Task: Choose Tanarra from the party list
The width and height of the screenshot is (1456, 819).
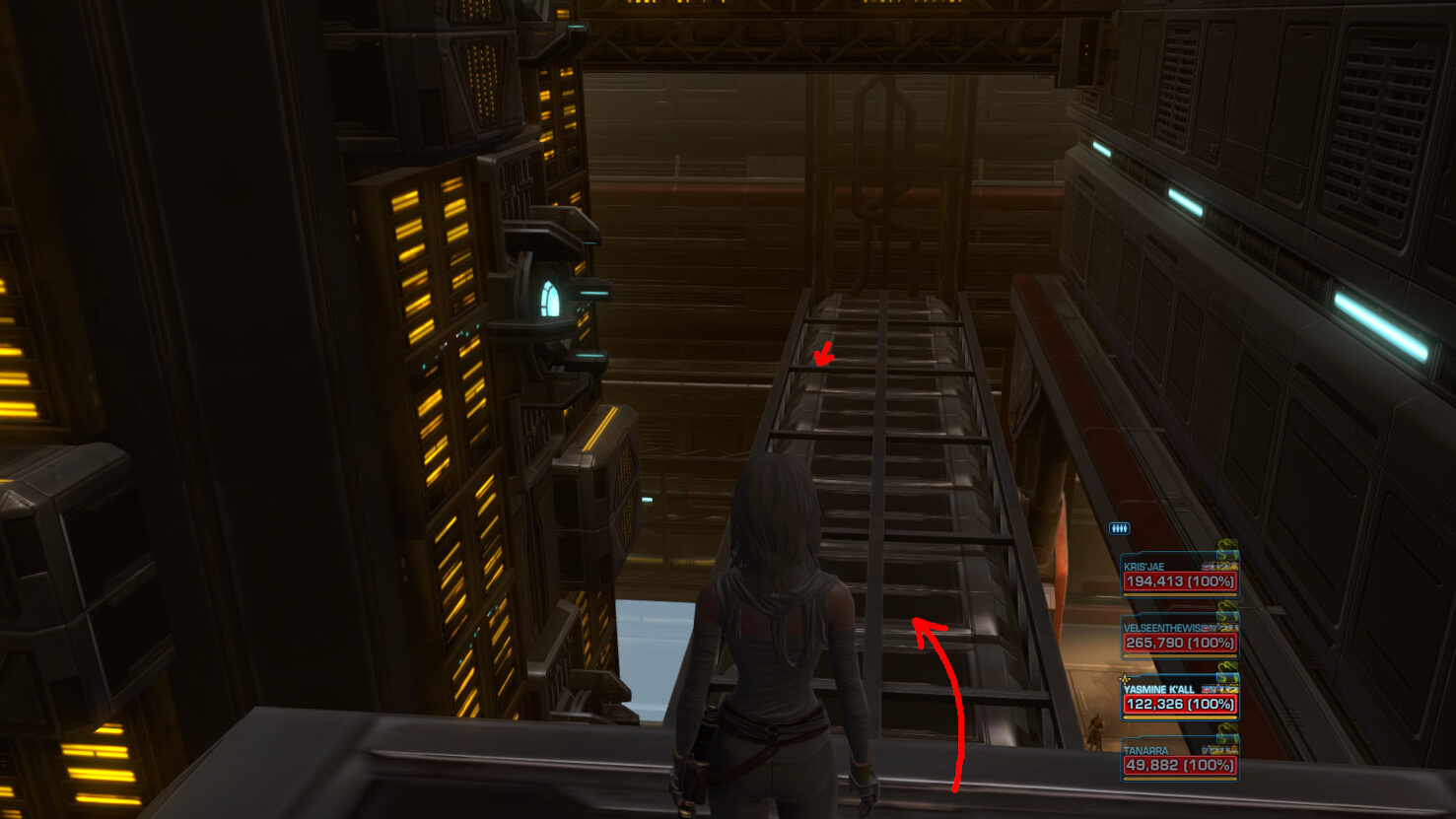Action: (1179, 759)
